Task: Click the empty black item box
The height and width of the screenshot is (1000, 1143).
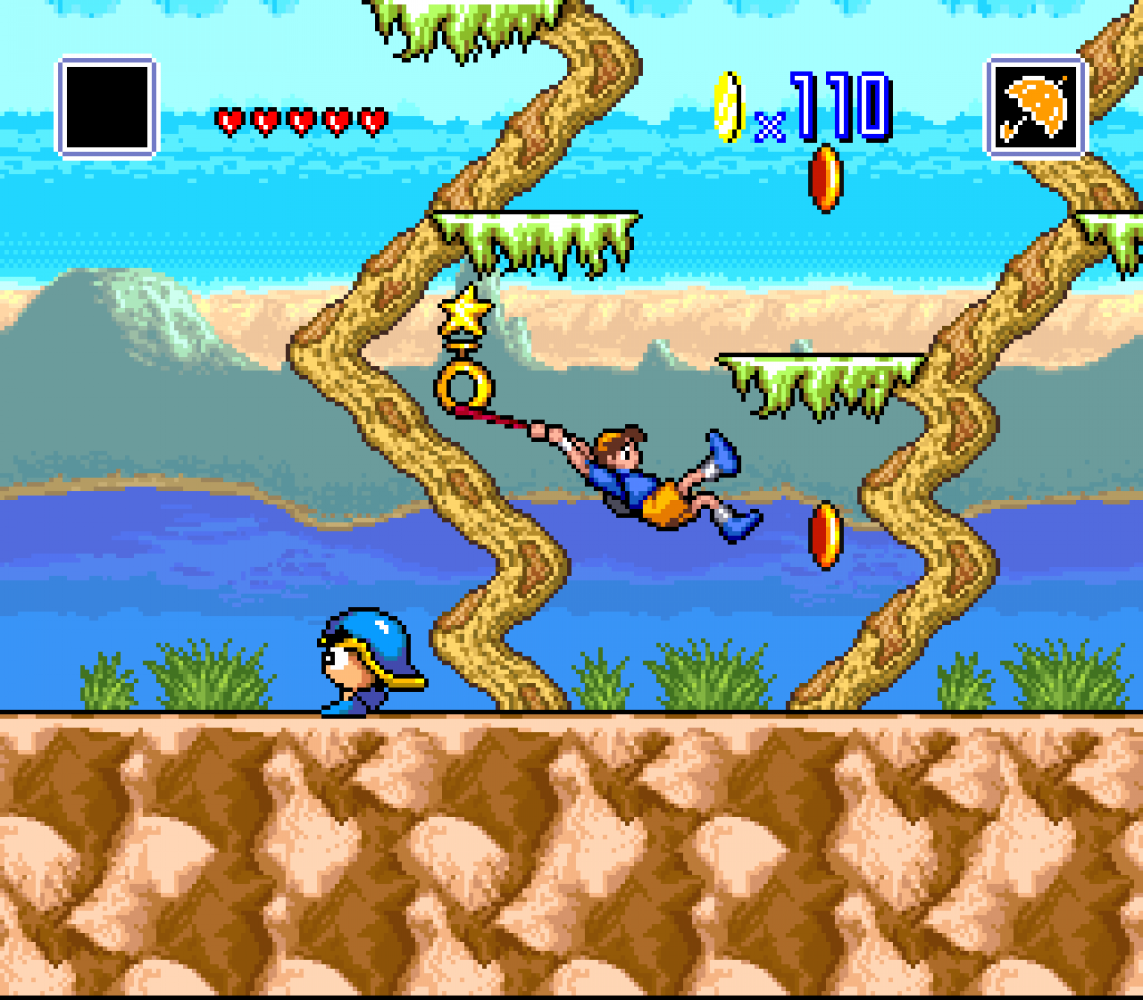Action: click(x=107, y=107)
